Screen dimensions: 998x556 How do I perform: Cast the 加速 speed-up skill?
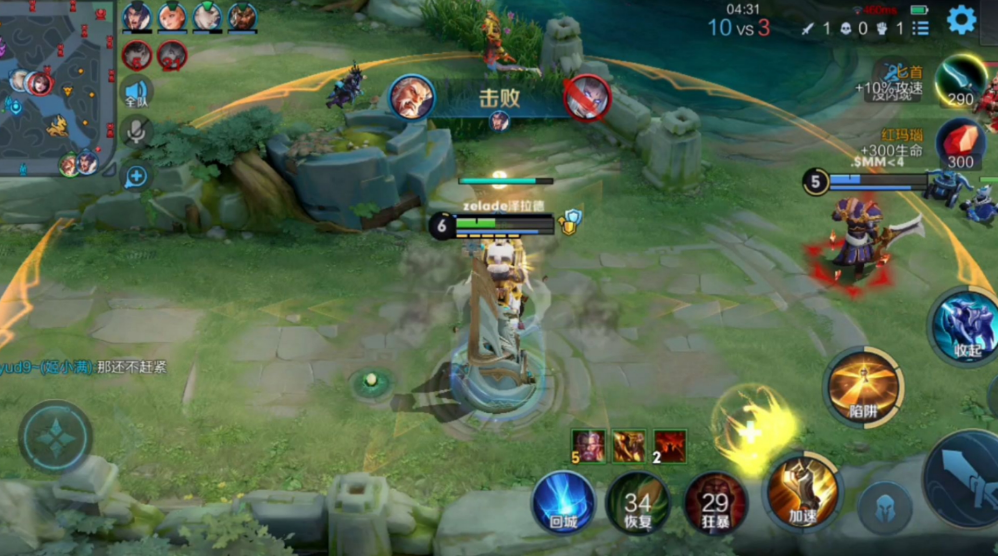coord(803,491)
